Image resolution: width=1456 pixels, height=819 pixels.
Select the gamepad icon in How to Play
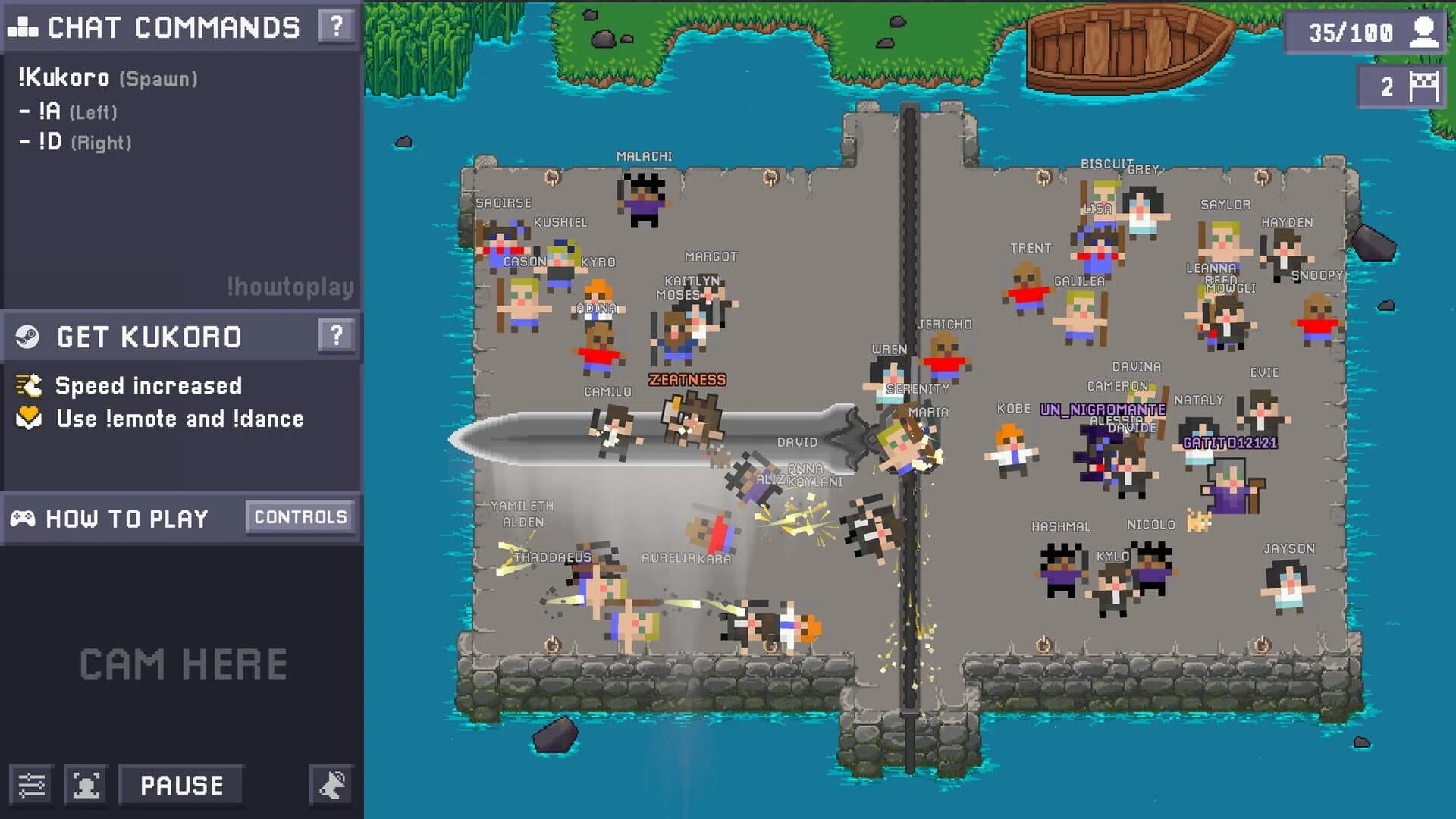pyautogui.click(x=25, y=518)
